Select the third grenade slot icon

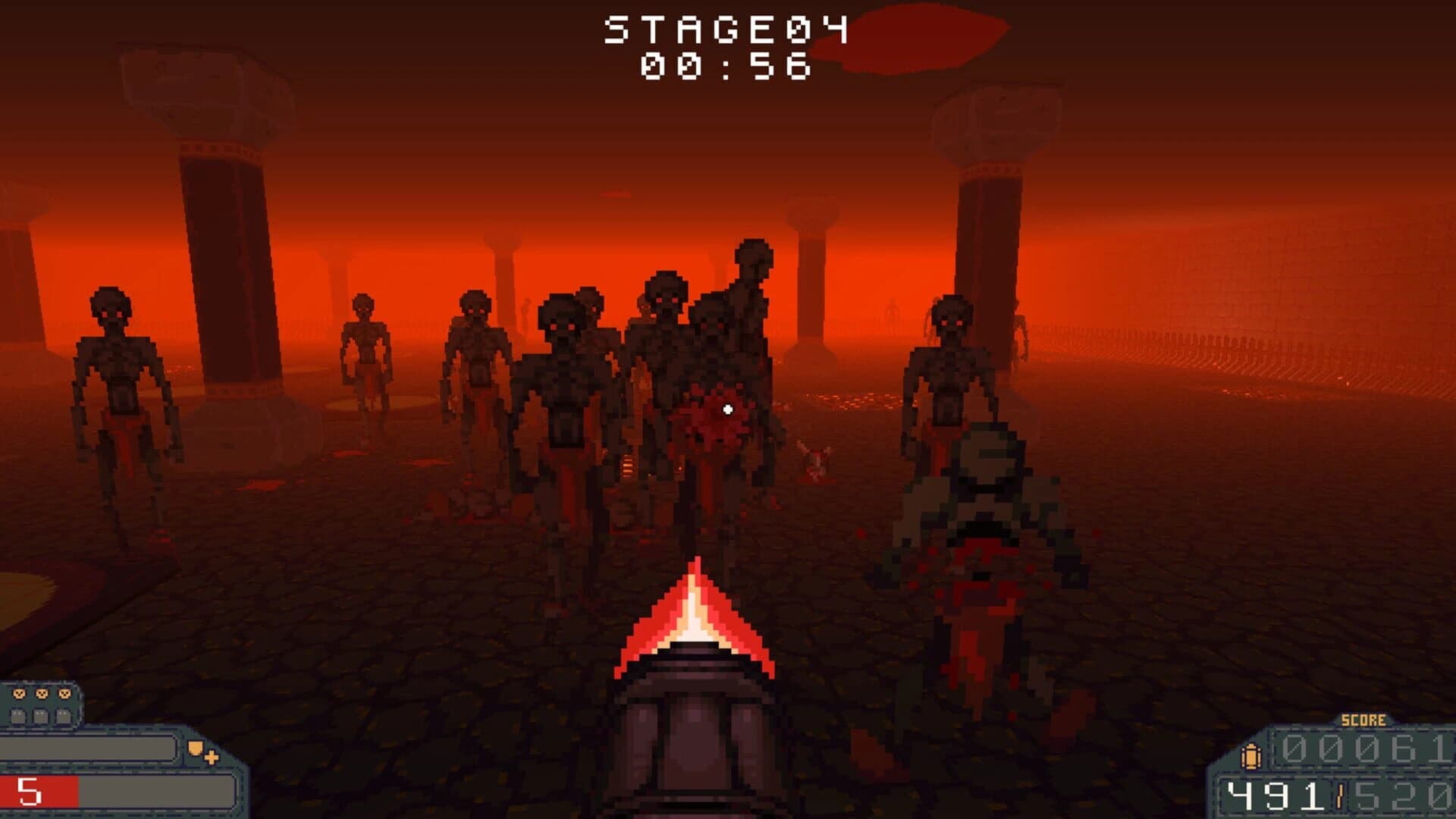coord(63,715)
